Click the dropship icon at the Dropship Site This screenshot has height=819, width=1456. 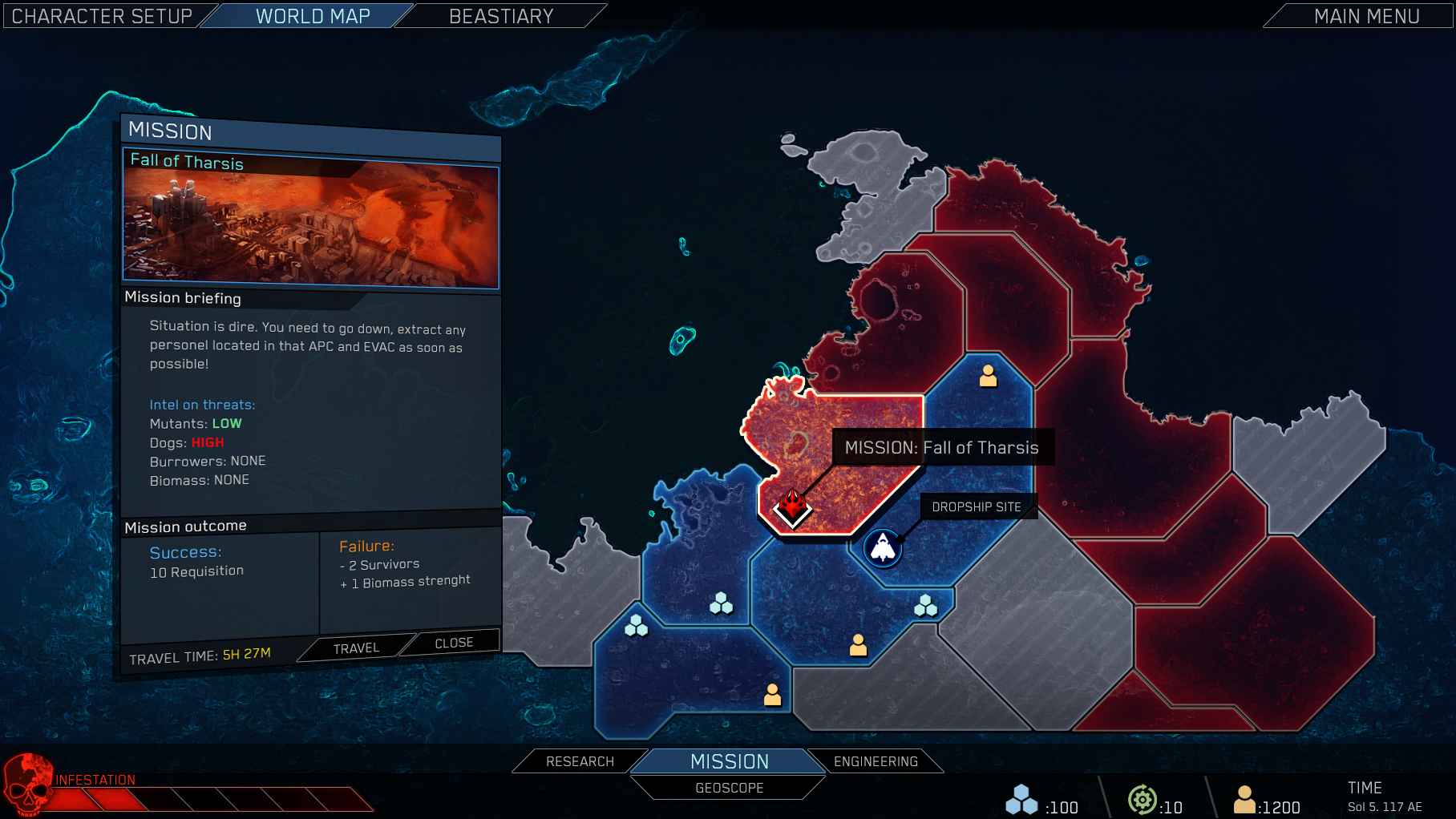click(883, 549)
